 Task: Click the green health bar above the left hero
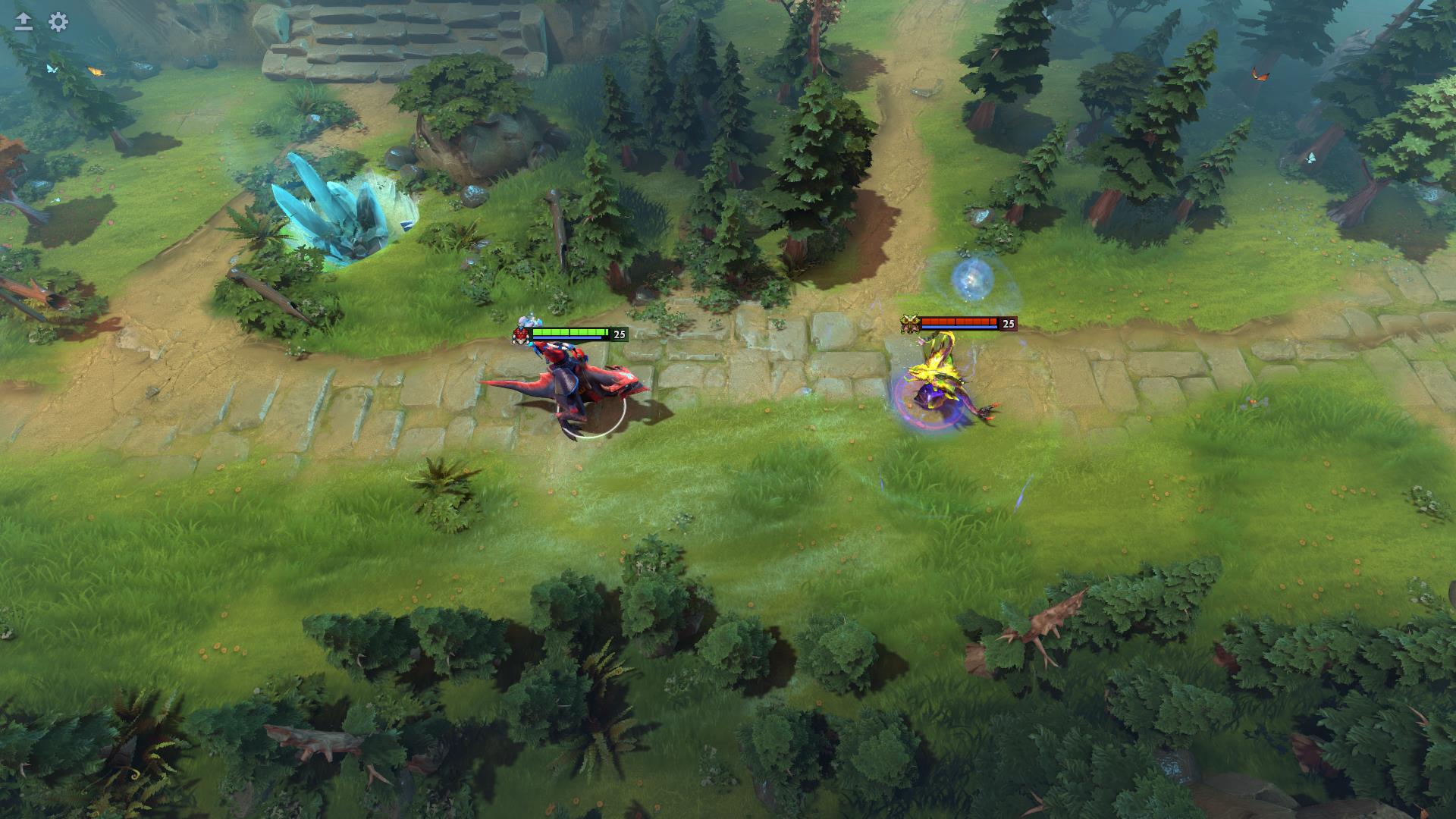569,332
